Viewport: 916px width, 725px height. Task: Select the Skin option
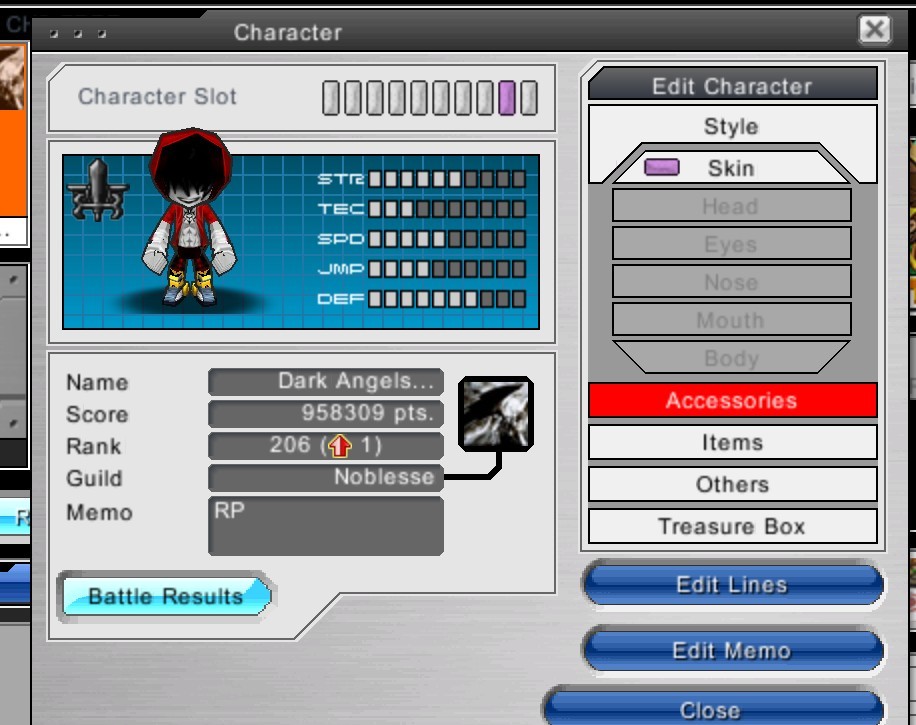[x=731, y=168]
